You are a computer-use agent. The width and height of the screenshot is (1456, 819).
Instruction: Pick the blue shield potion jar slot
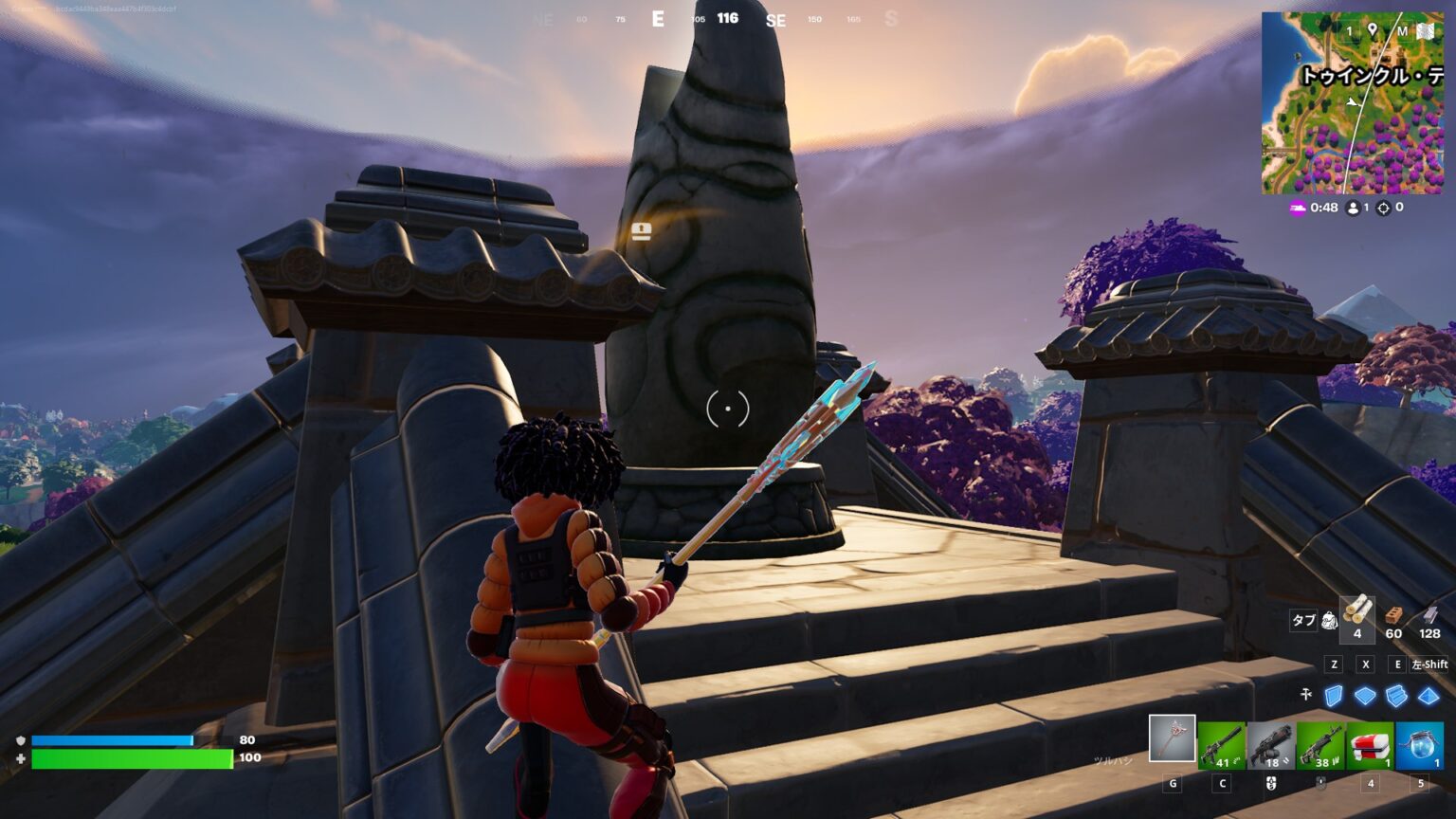(1419, 745)
